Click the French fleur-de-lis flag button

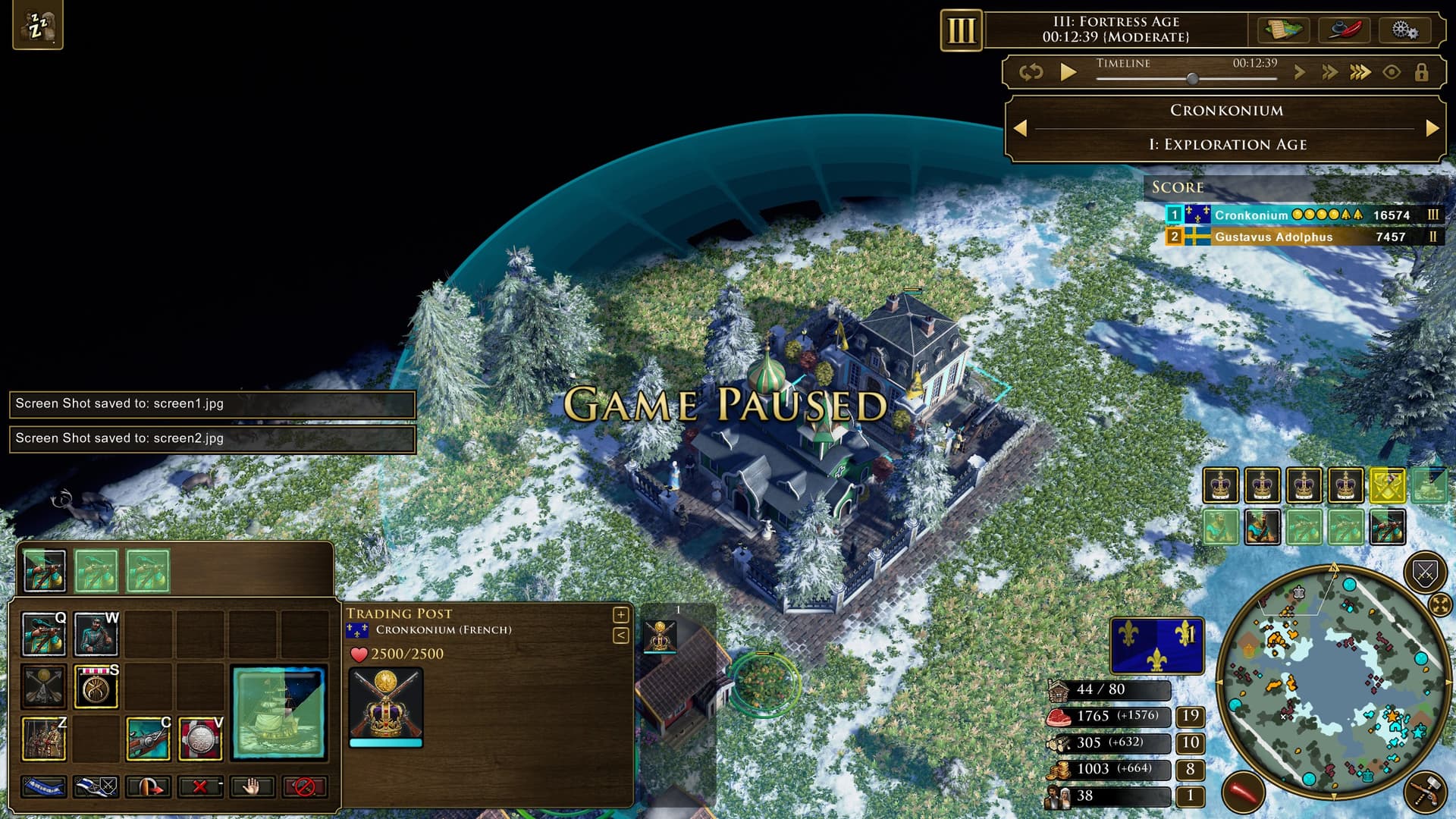click(x=1156, y=645)
